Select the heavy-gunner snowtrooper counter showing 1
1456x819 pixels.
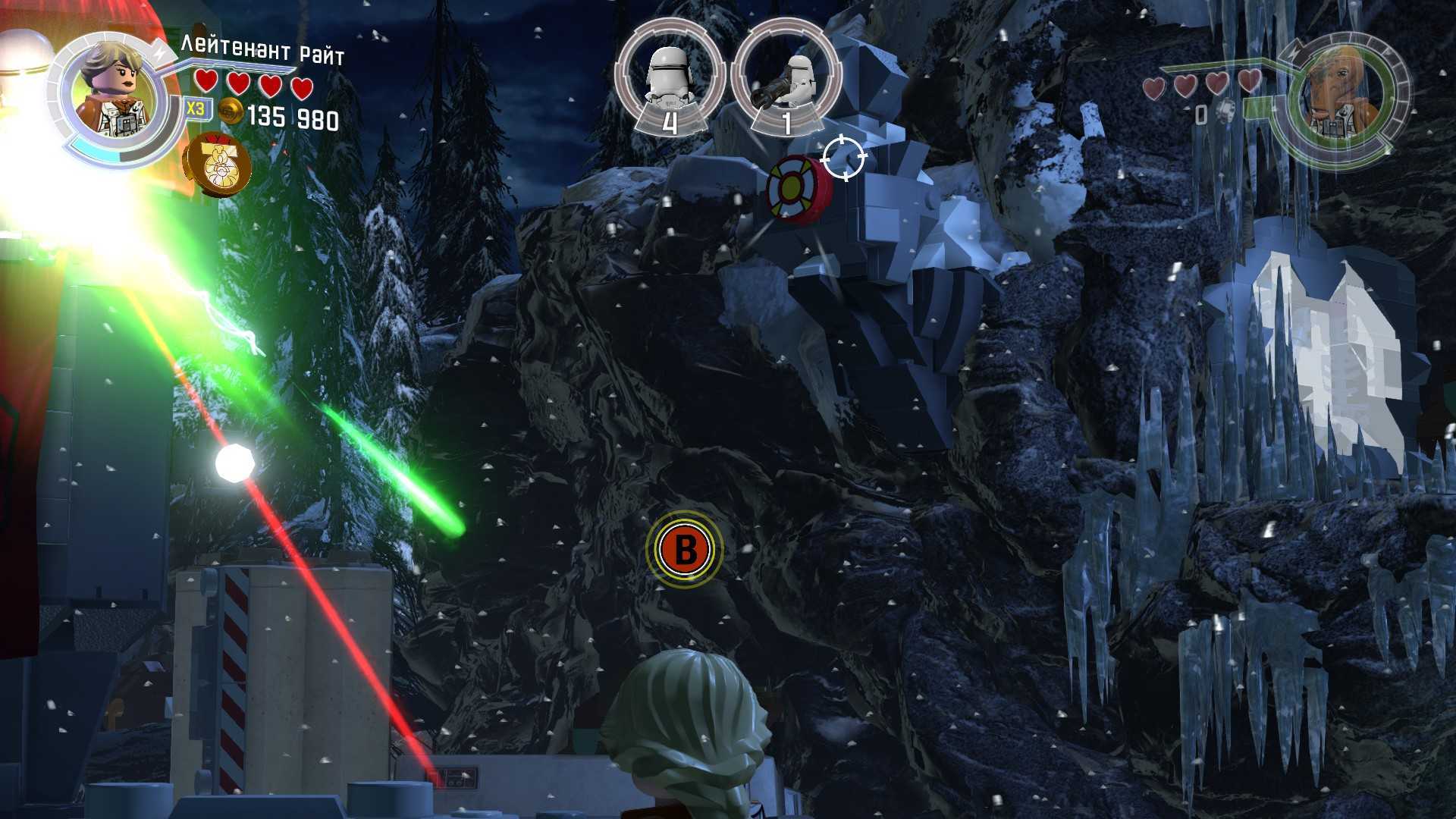[786, 78]
